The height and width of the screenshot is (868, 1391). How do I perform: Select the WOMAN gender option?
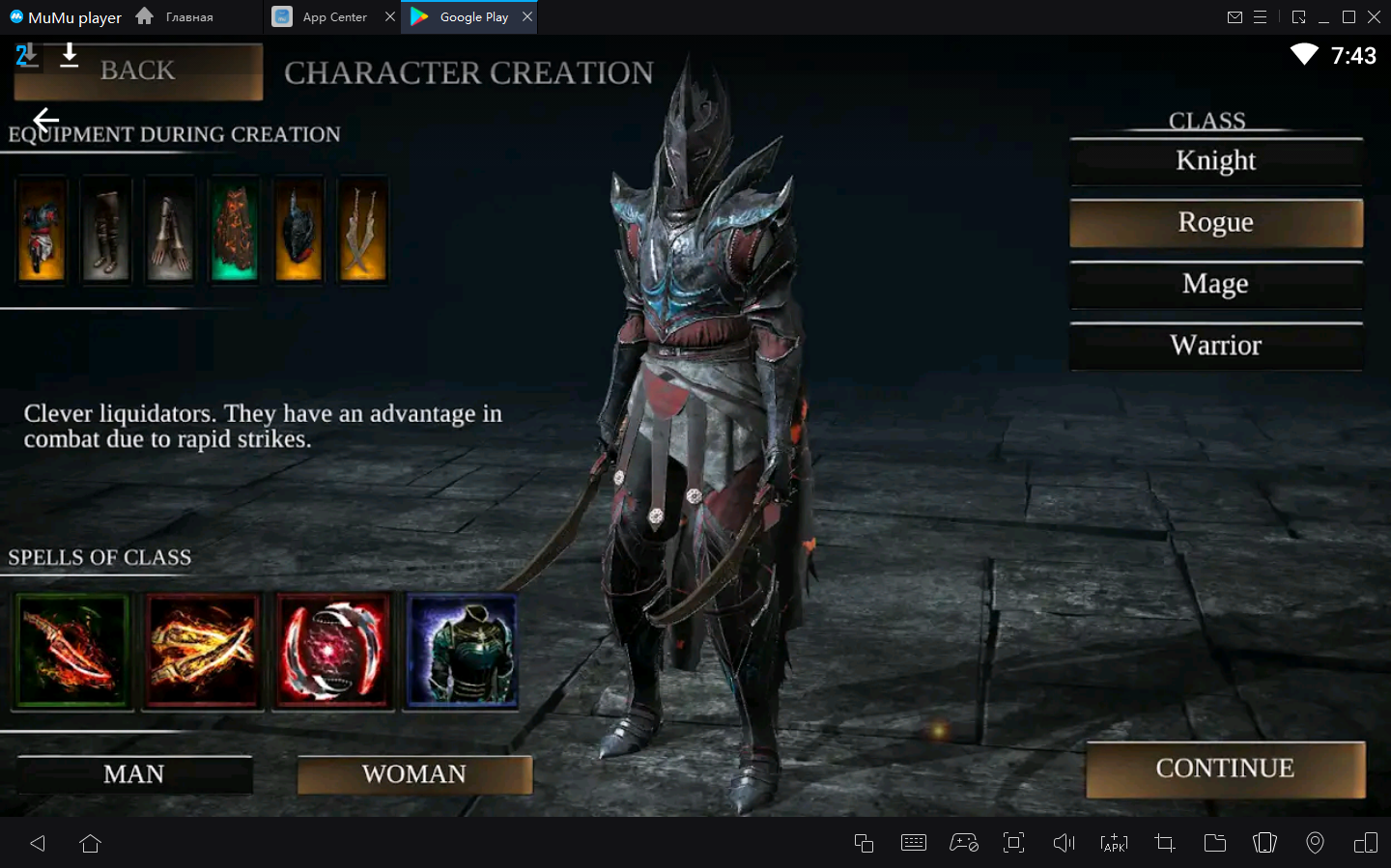[x=414, y=774]
